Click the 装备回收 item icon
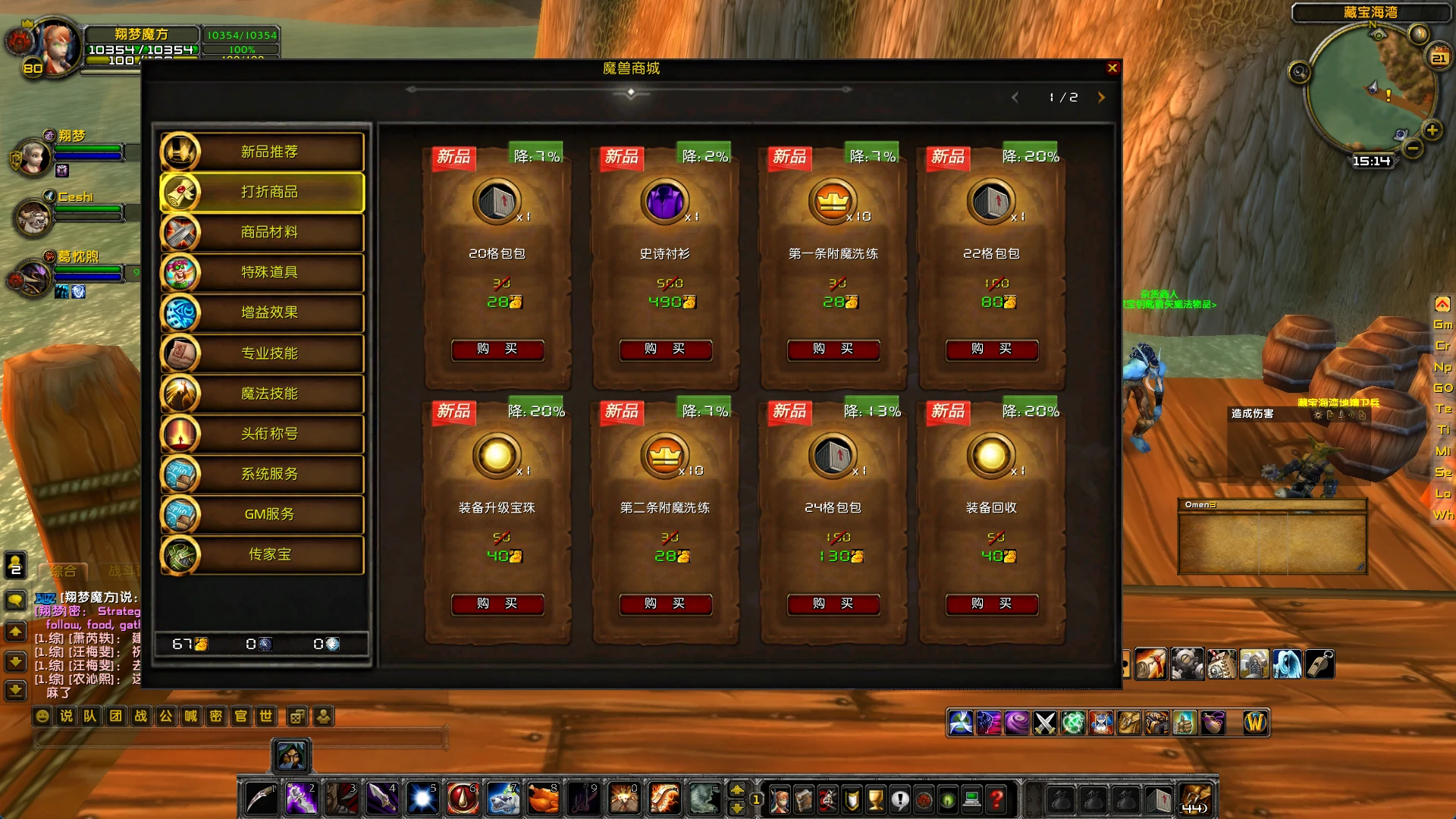The height and width of the screenshot is (819, 1456). coord(990,456)
